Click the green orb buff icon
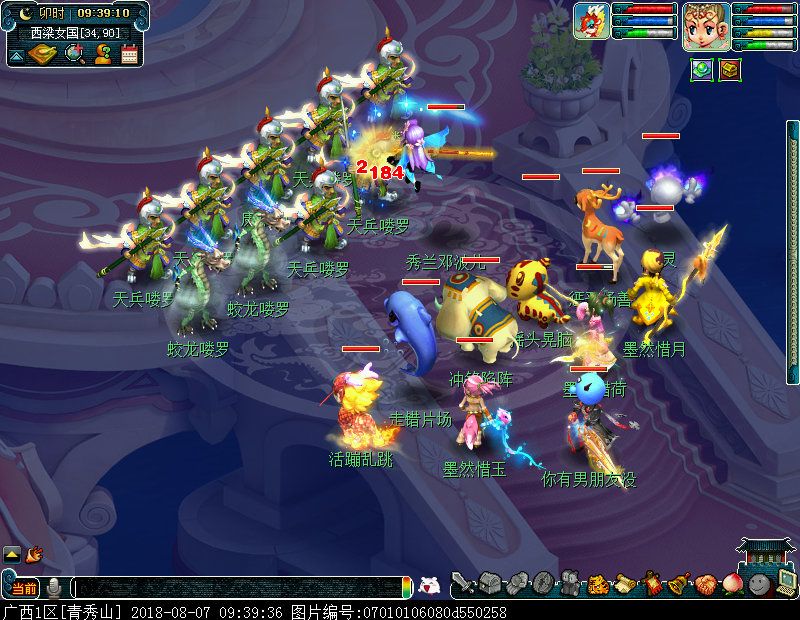 click(702, 70)
